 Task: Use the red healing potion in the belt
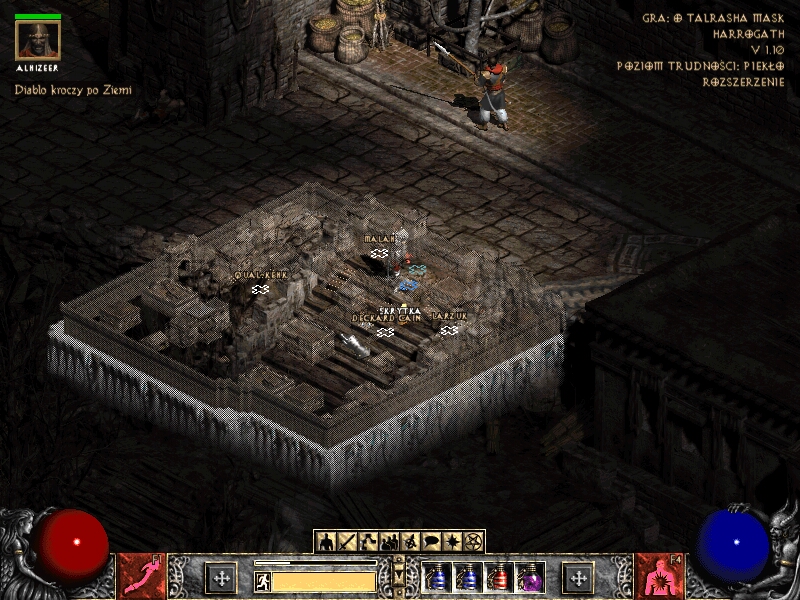498,577
